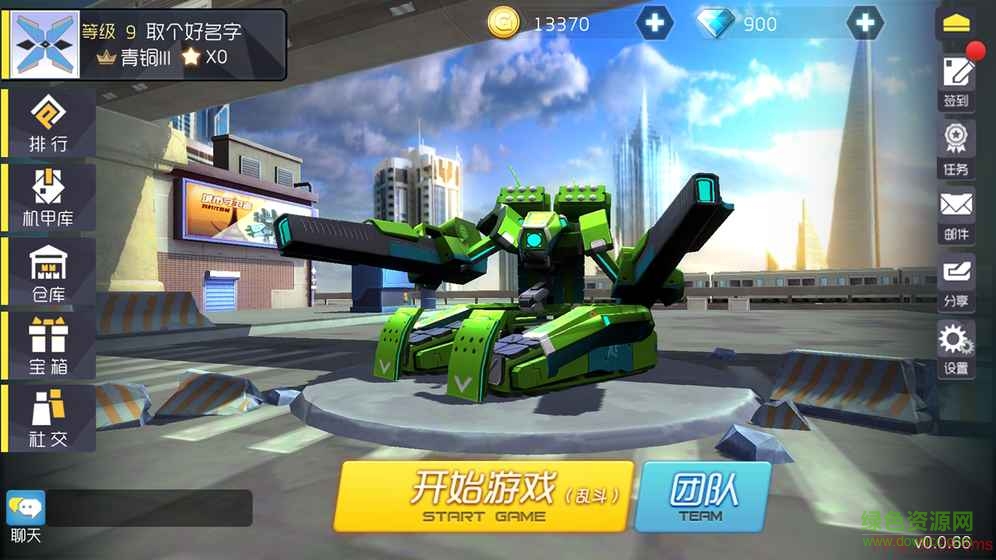Add more gold coins with plus button
Image resolution: width=996 pixels, height=560 pixels.
coord(654,23)
